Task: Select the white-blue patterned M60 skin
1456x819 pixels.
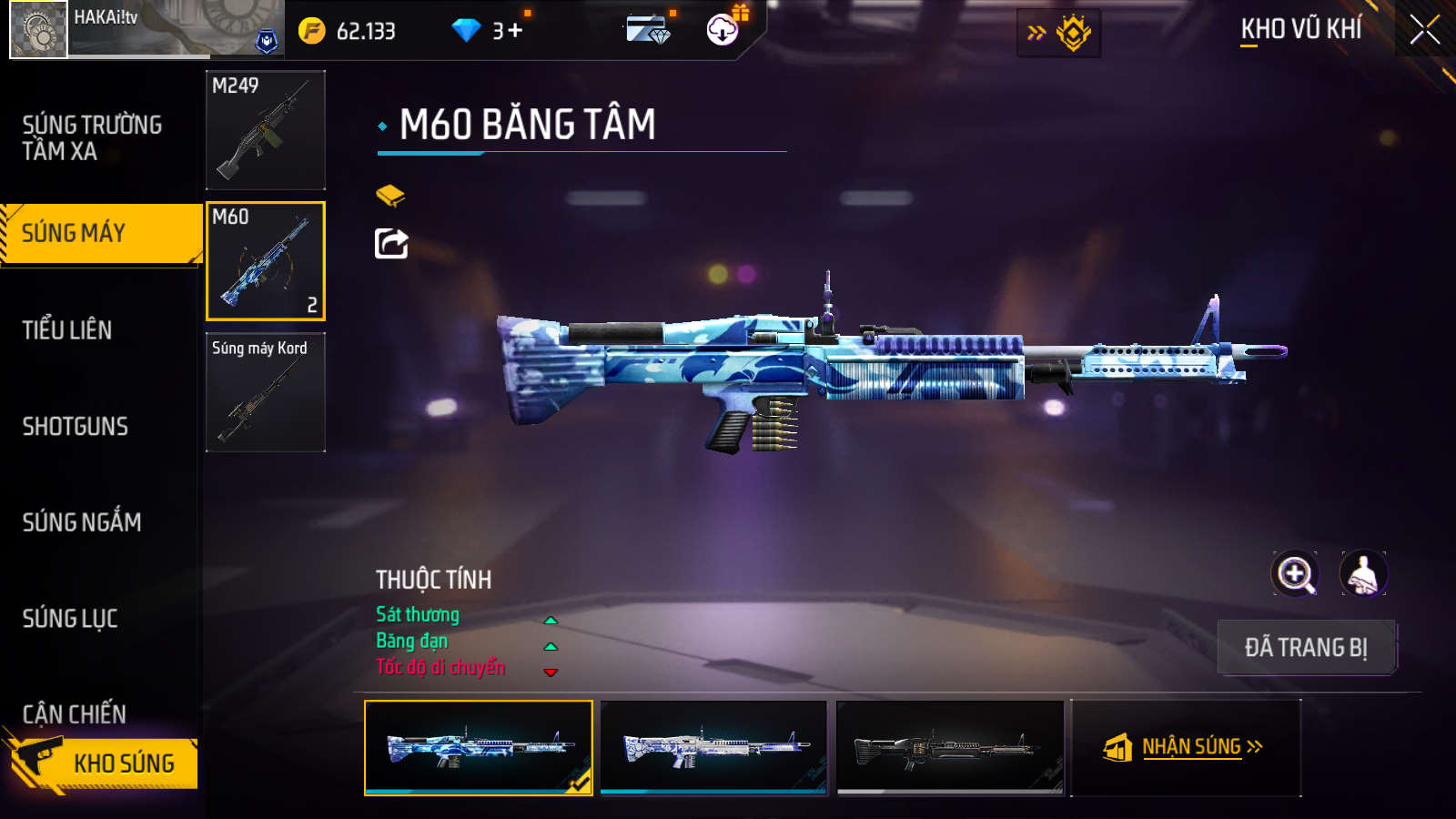Action: pos(714,747)
